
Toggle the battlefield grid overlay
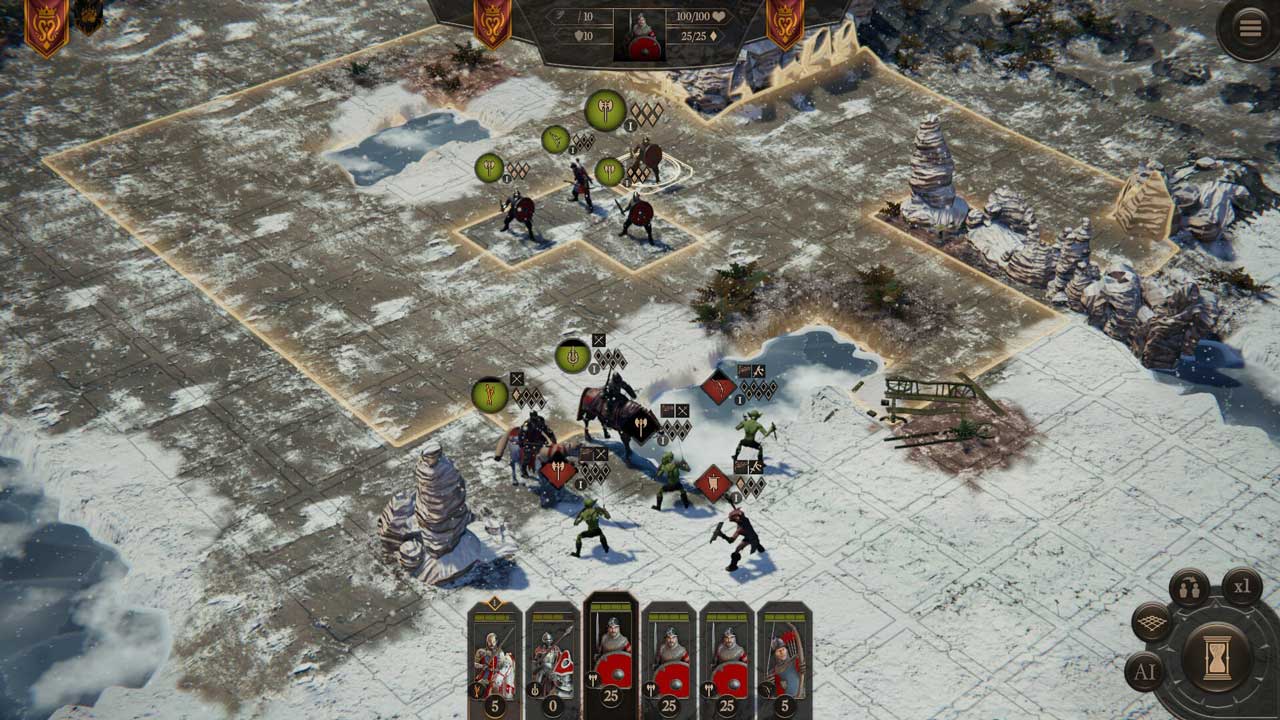(x=1152, y=622)
